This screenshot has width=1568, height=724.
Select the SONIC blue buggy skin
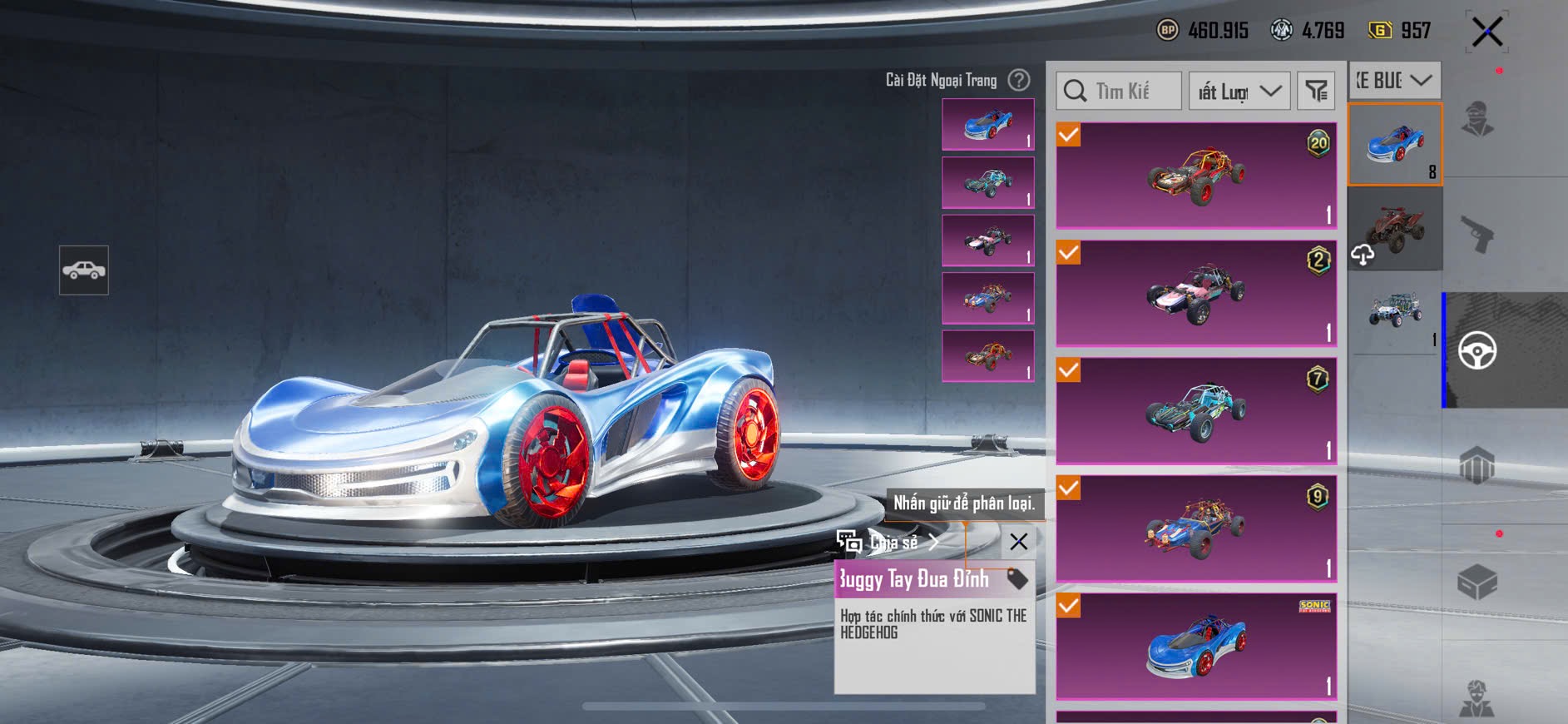click(x=1196, y=646)
